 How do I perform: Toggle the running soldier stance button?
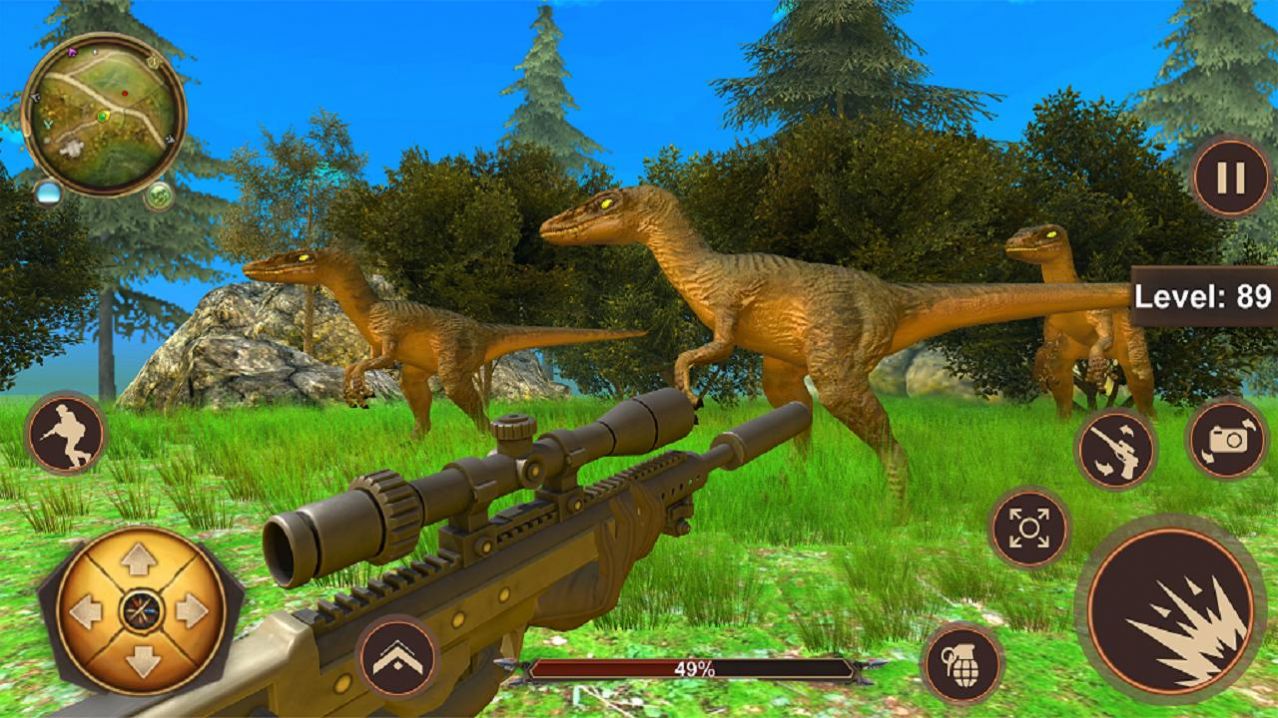click(66, 433)
